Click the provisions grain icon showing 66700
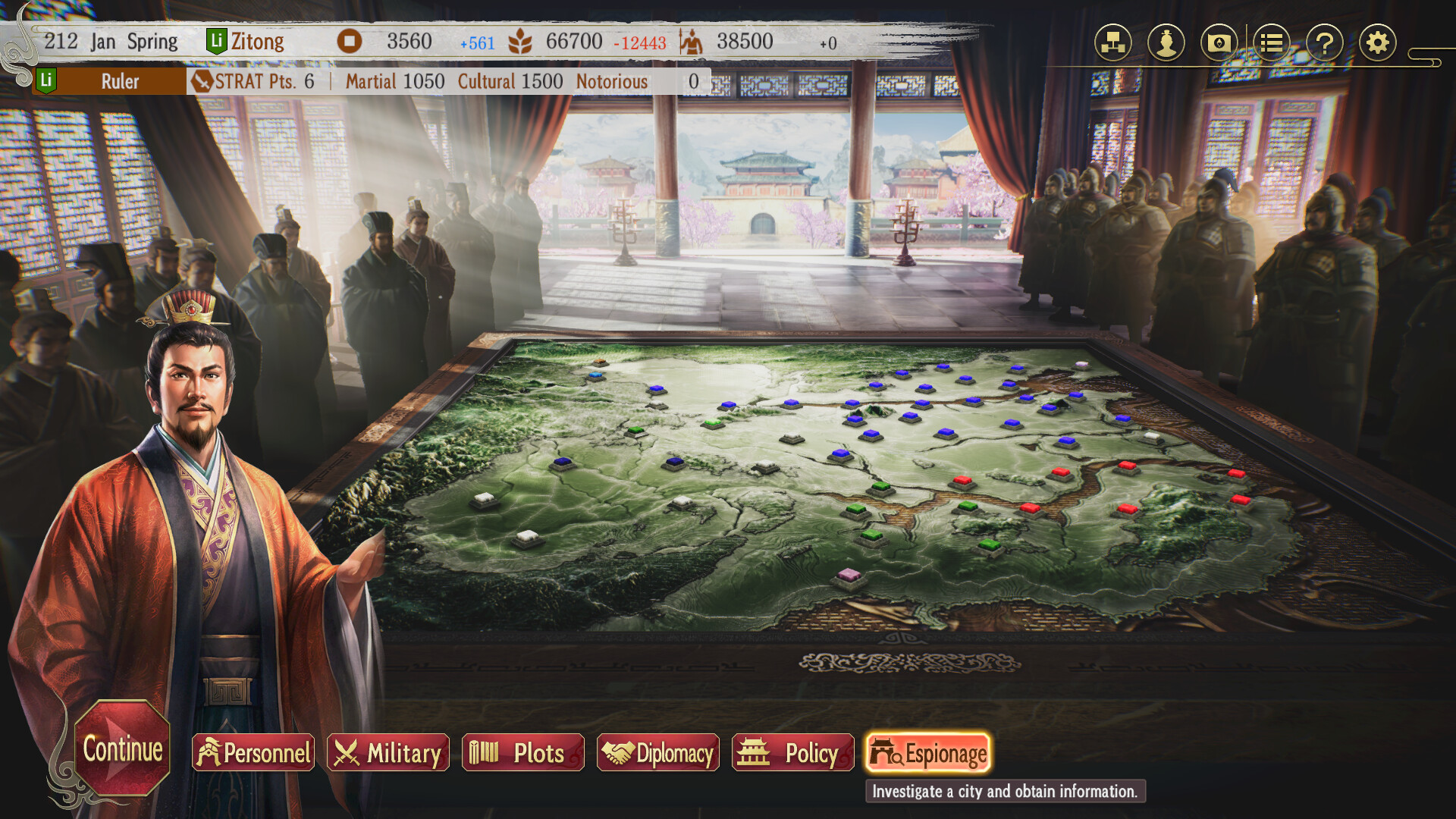 tap(519, 42)
